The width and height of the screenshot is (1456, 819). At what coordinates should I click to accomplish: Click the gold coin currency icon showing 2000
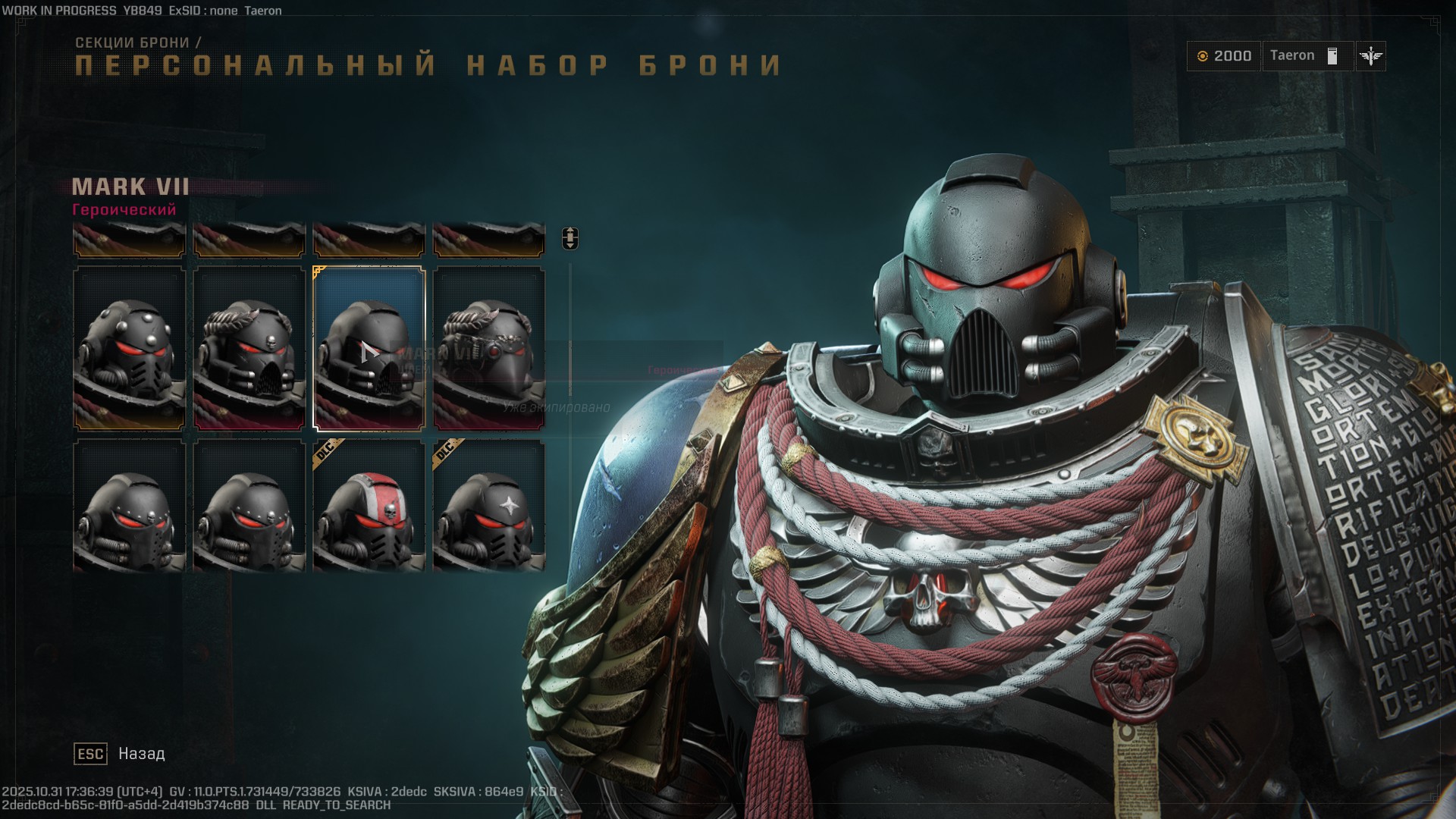click(x=1203, y=55)
